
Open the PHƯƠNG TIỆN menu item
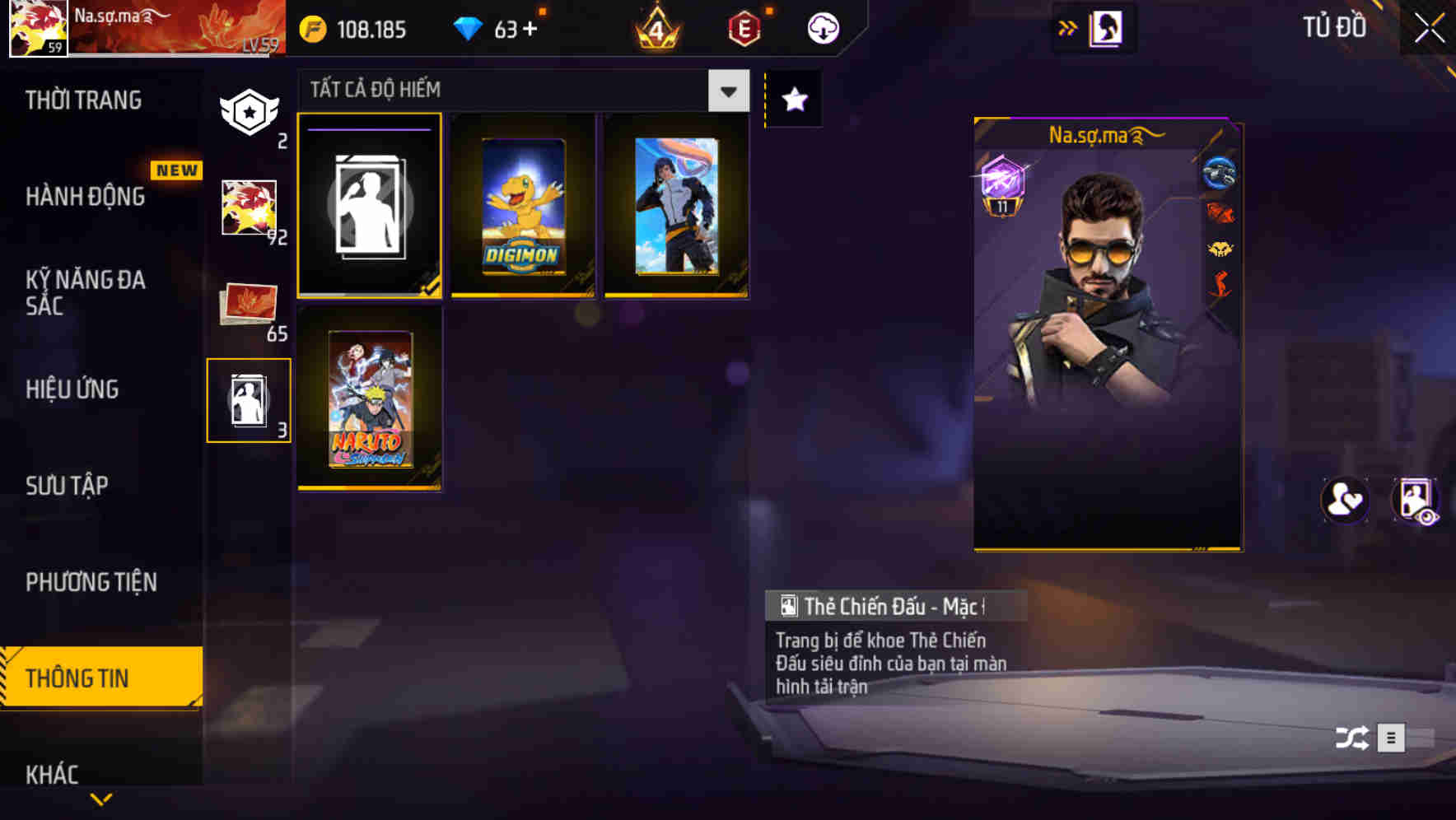point(91,581)
